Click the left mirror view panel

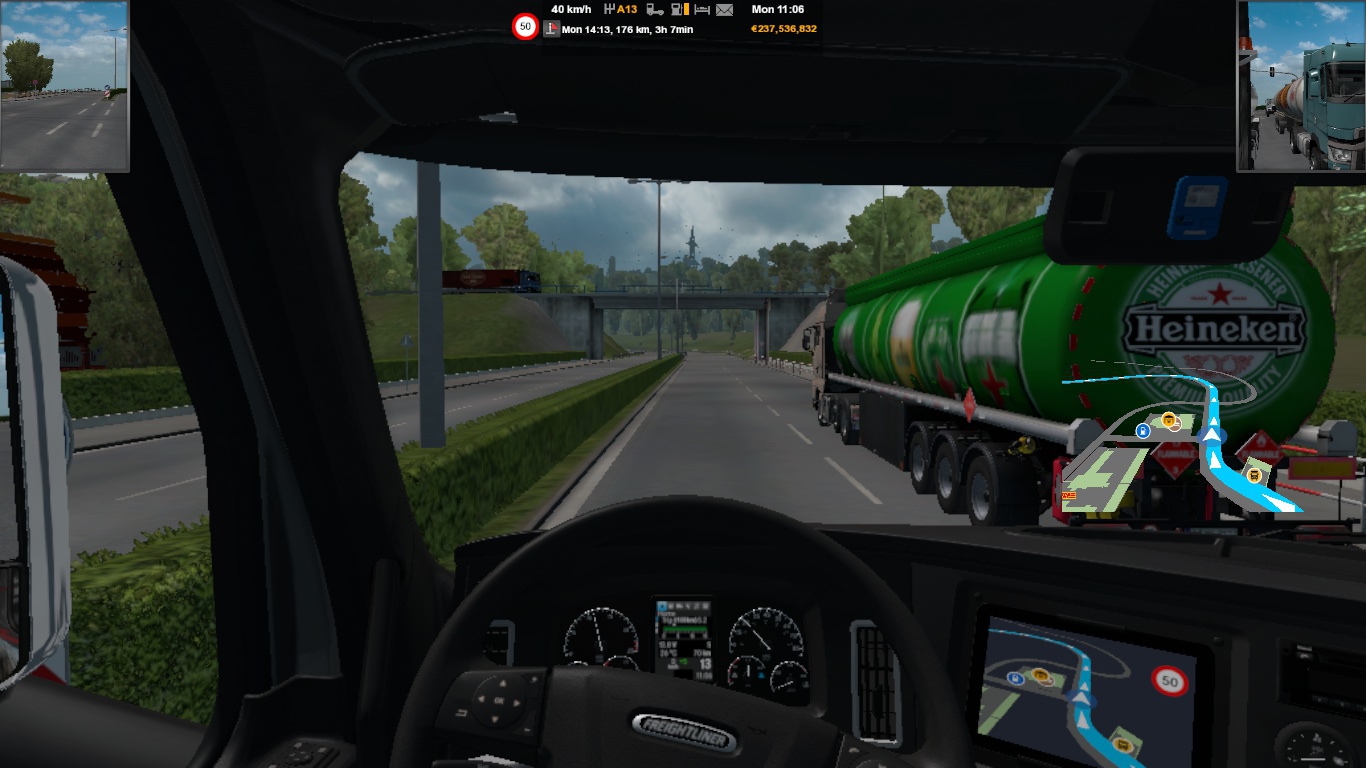pyautogui.click(x=64, y=86)
